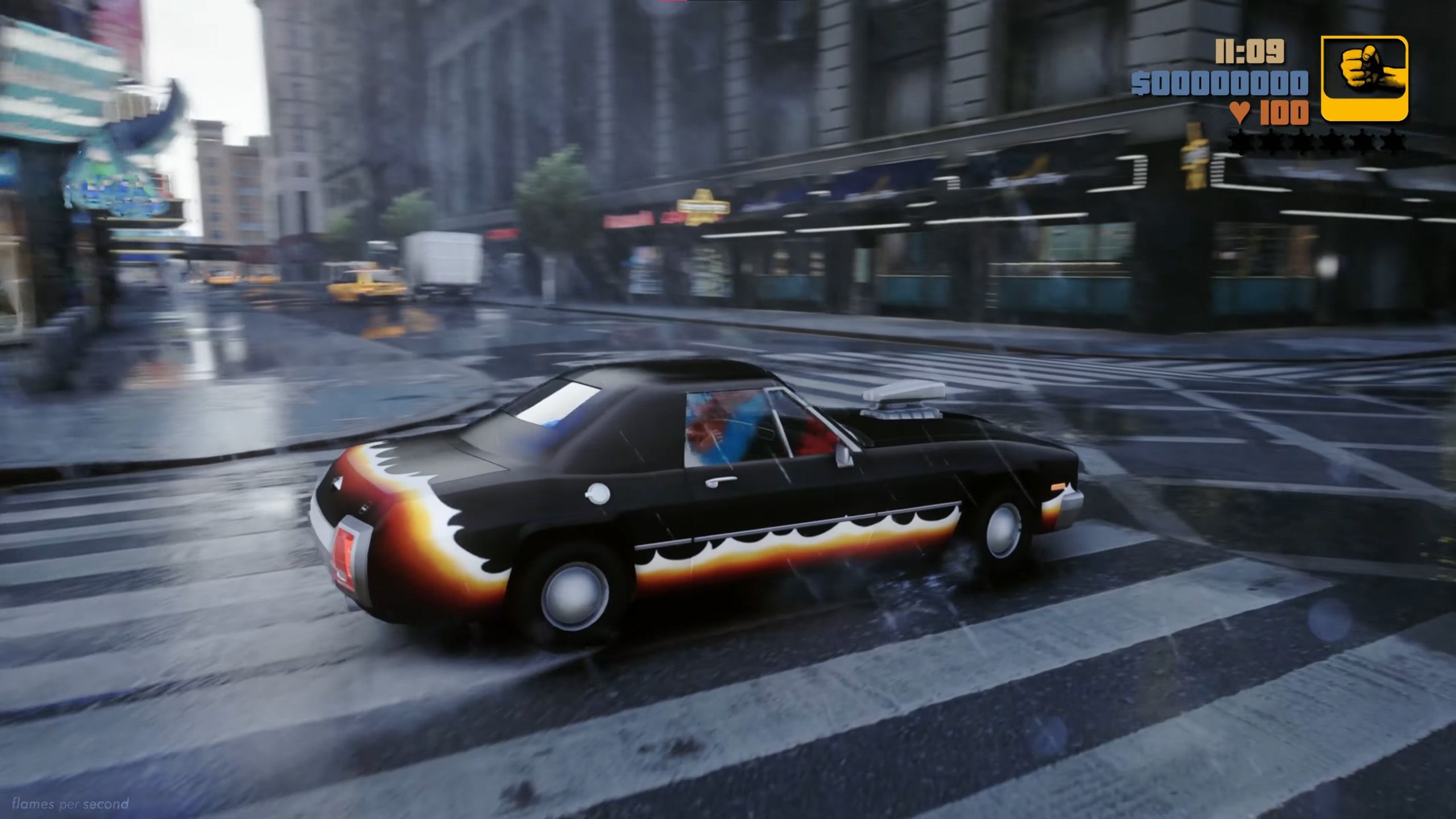1456x819 pixels.
Task: Click the first wanted-level star
Action: coord(1239,141)
